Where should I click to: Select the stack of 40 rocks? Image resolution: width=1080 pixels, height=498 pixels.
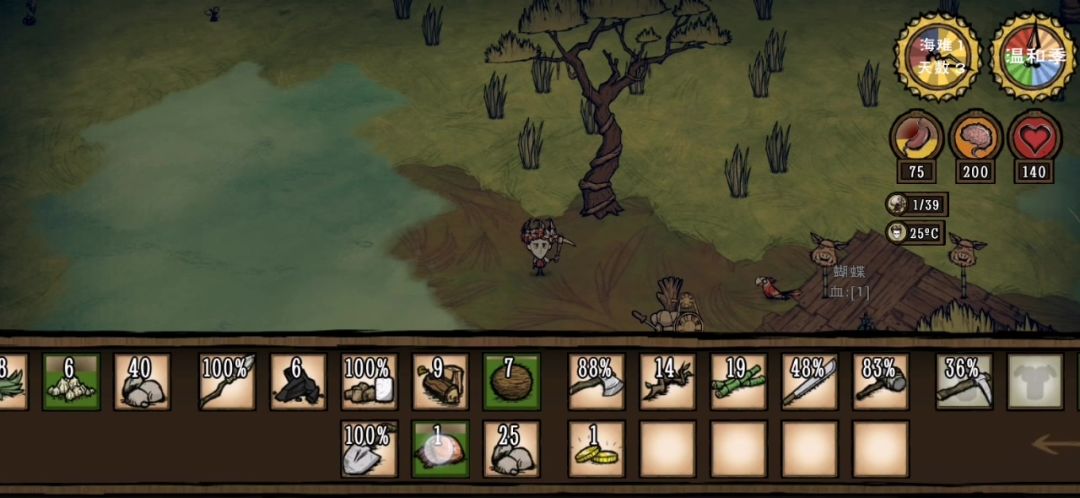pos(142,381)
